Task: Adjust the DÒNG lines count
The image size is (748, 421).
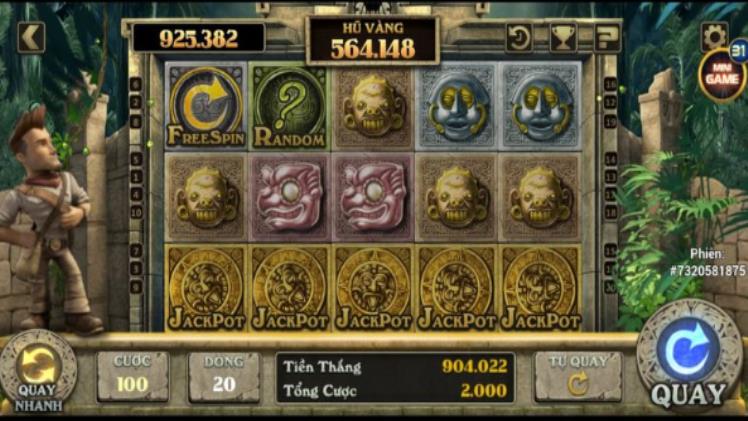Action: click(x=223, y=376)
